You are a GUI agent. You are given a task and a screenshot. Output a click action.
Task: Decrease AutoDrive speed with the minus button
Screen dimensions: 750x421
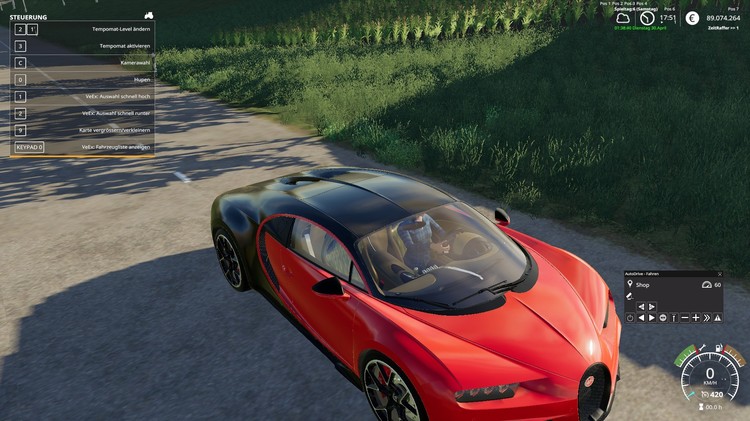pos(685,318)
